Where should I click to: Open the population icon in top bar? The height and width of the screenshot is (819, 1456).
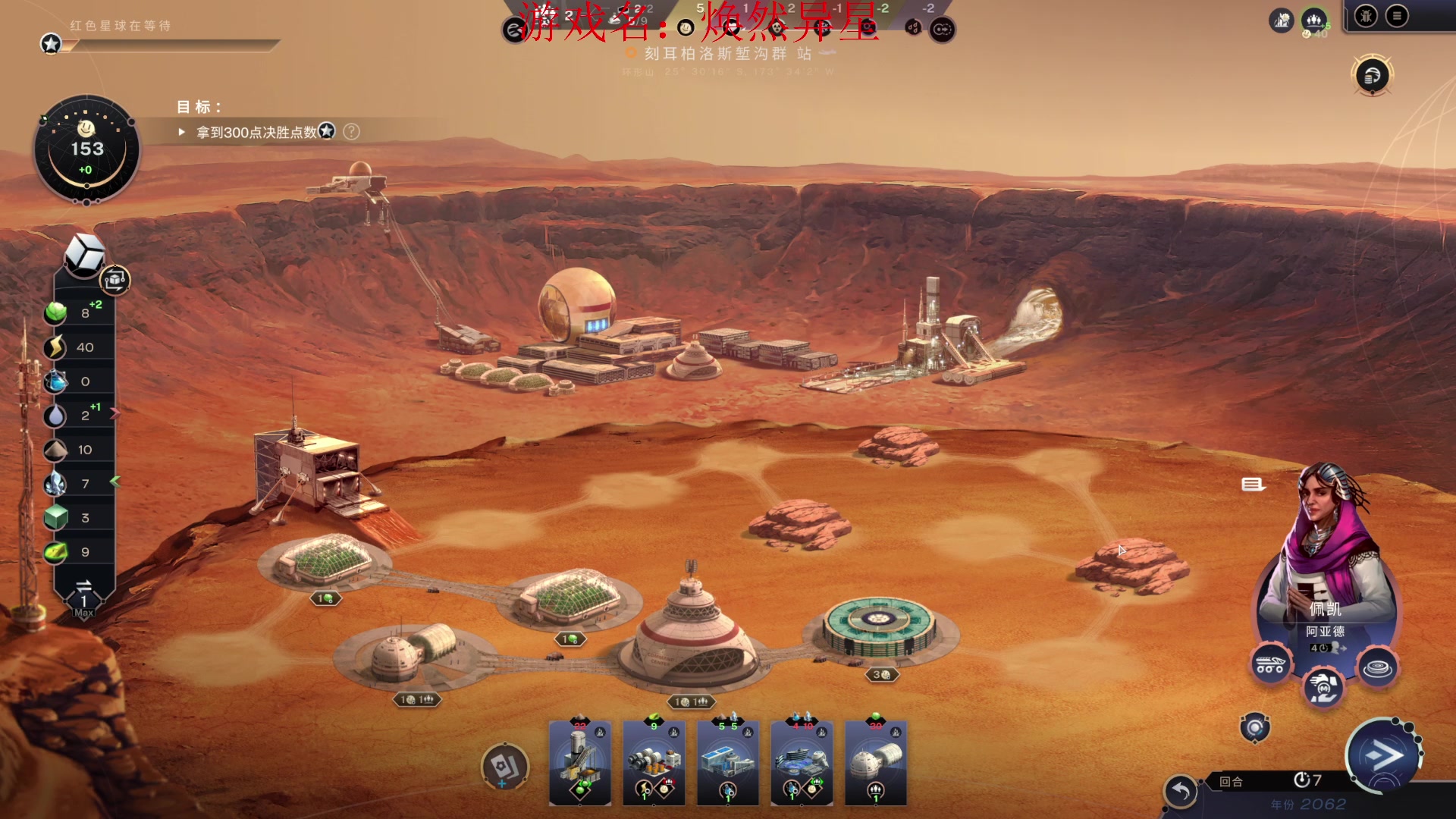pos(1313,20)
